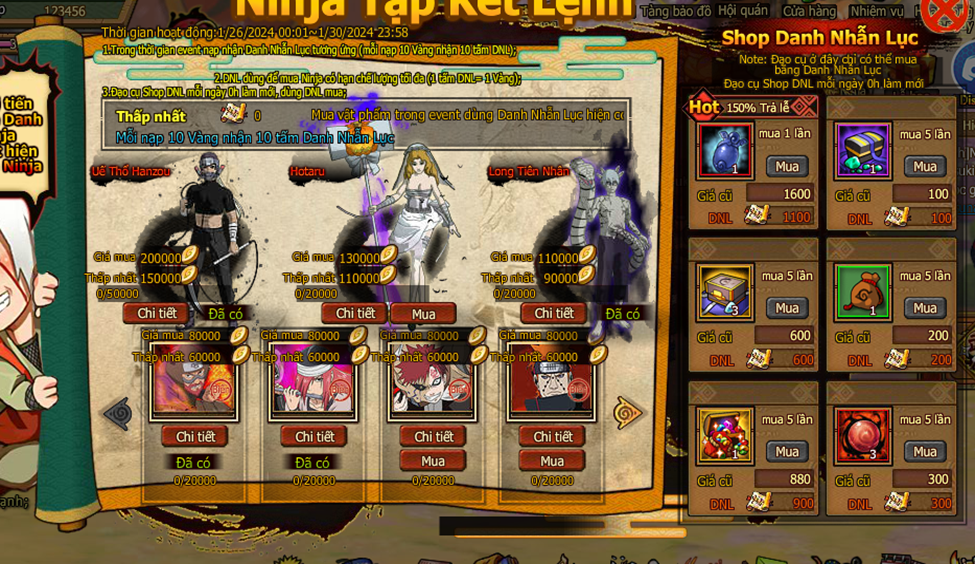Viewport: 975px width, 564px height.
Task: Go to the previous ninja page
Action: point(118,412)
